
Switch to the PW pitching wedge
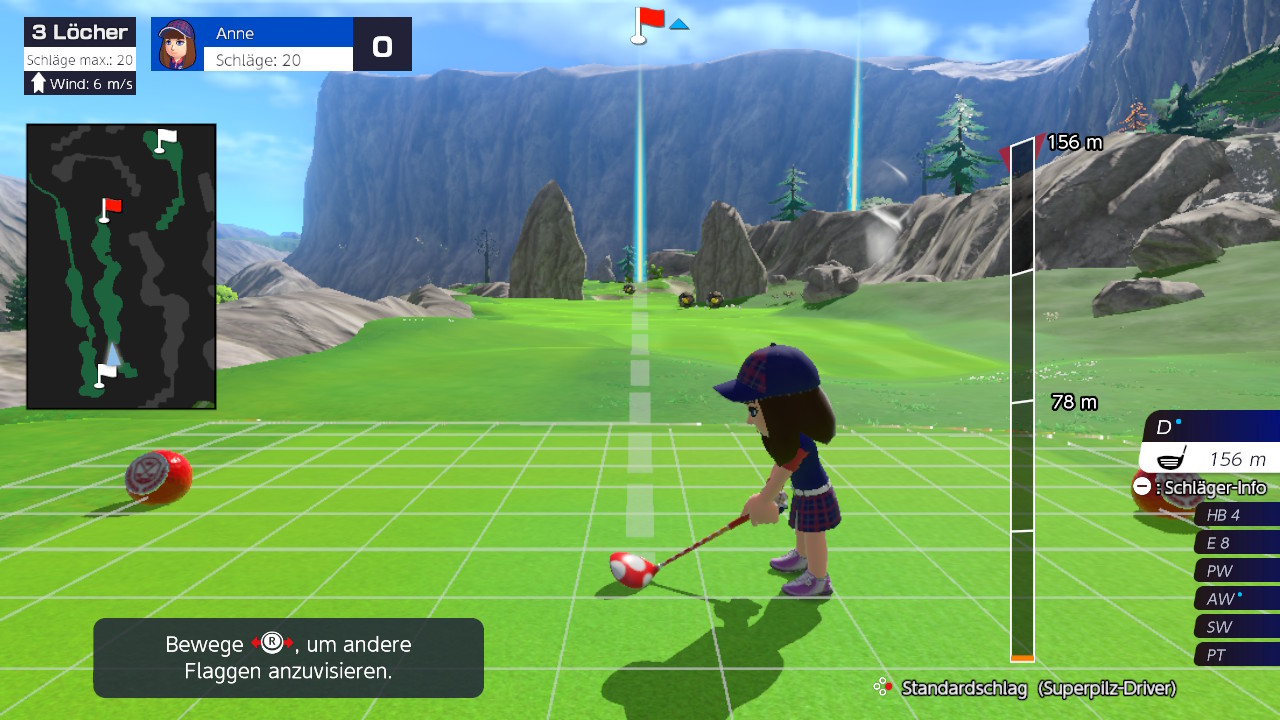tap(1236, 571)
